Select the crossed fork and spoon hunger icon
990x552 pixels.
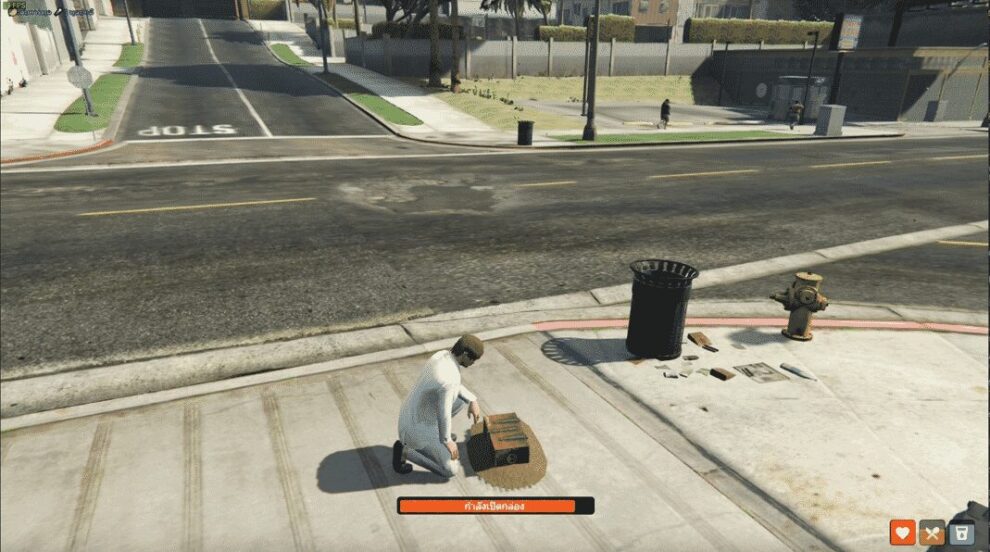(932, 533)
